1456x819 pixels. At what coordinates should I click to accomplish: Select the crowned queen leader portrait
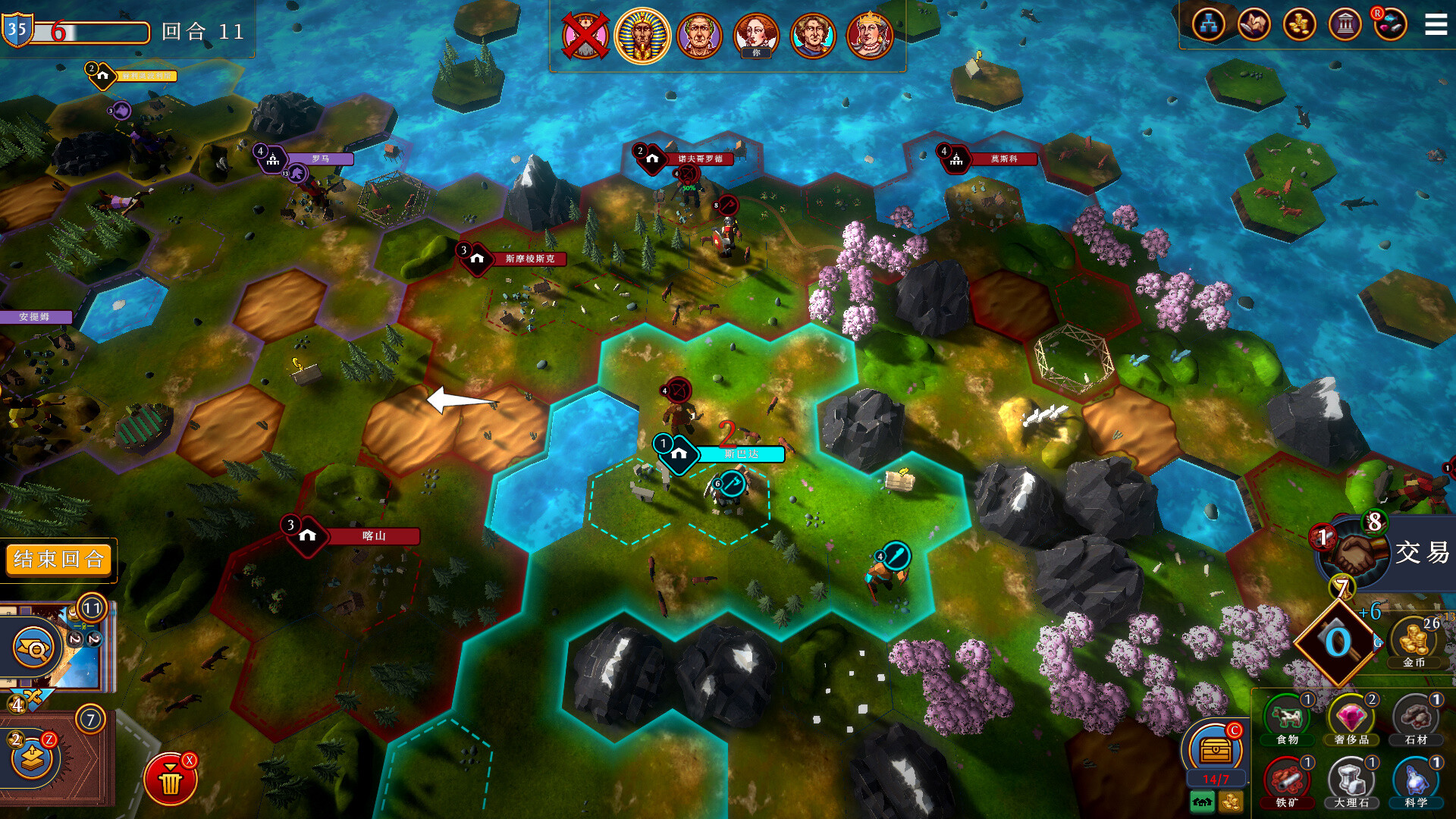click(x=869, y=35)
